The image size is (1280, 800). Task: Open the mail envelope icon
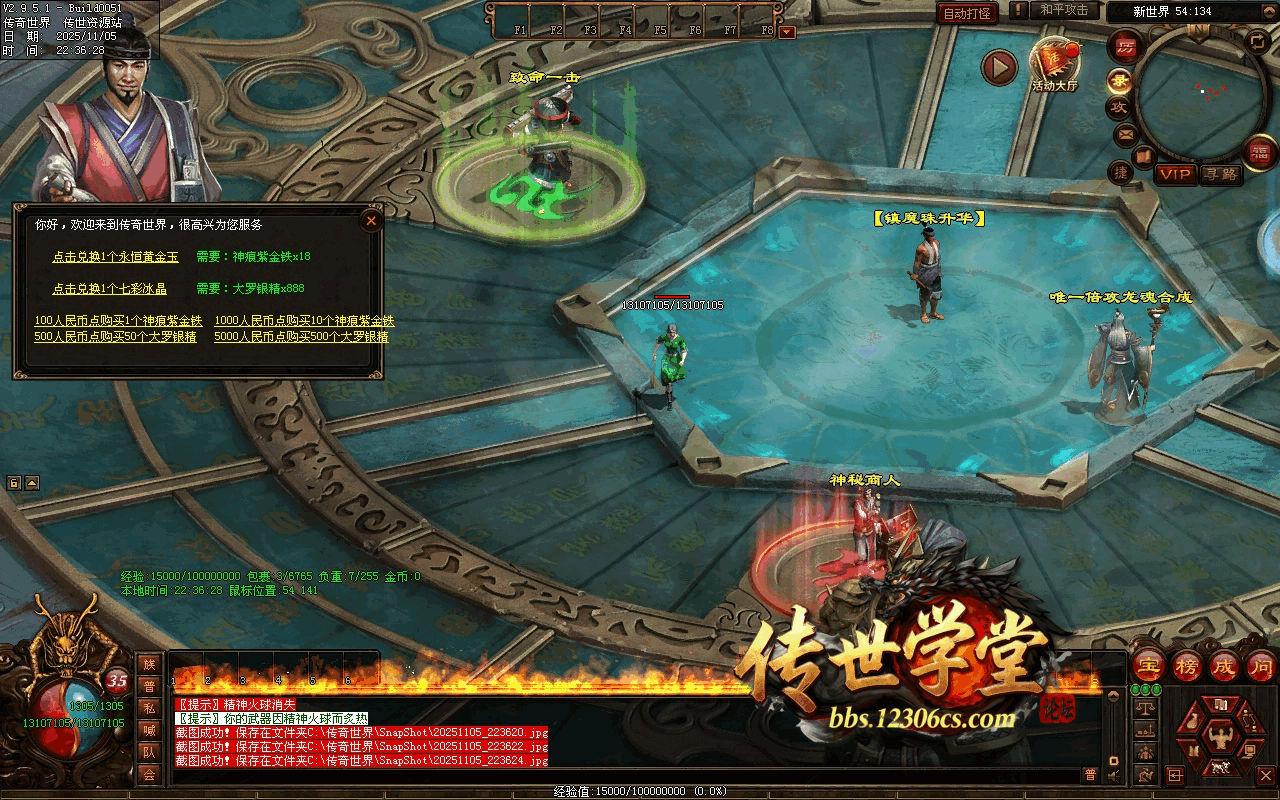click(x=1126, y=134)
